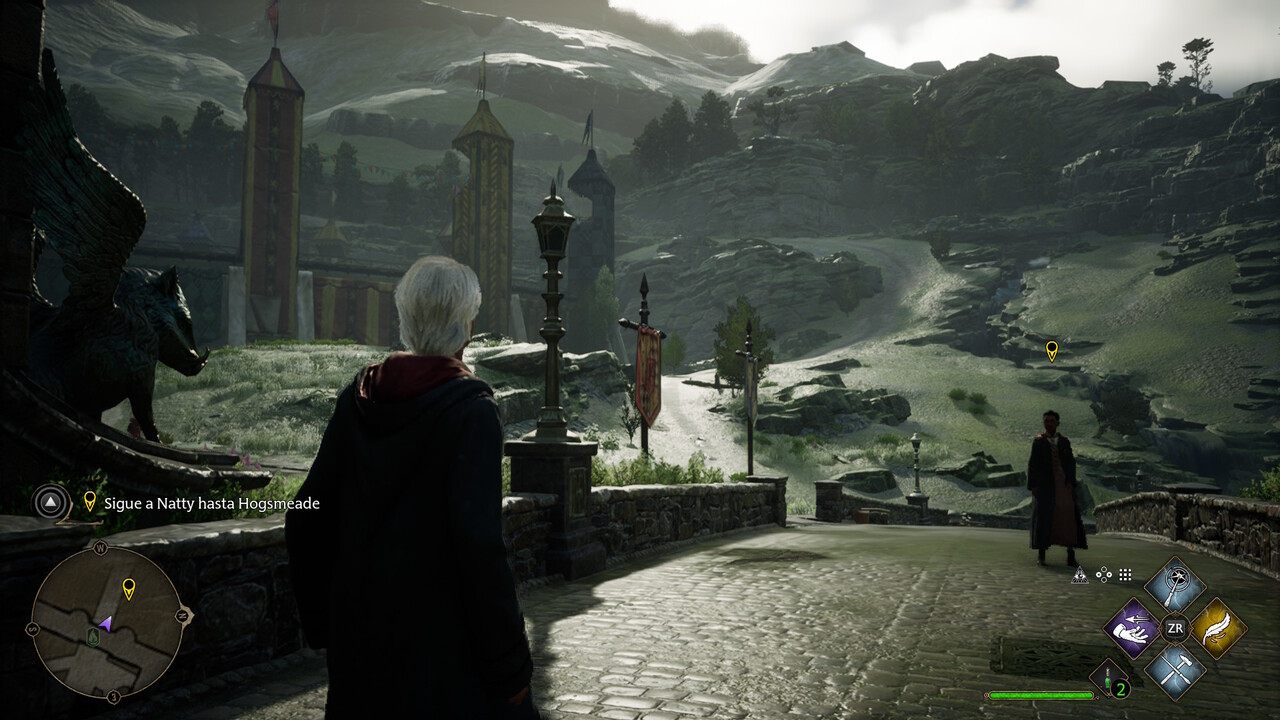Click the green Floo flame icon on minimap
1280x720 pixels.
coord(94,636)
